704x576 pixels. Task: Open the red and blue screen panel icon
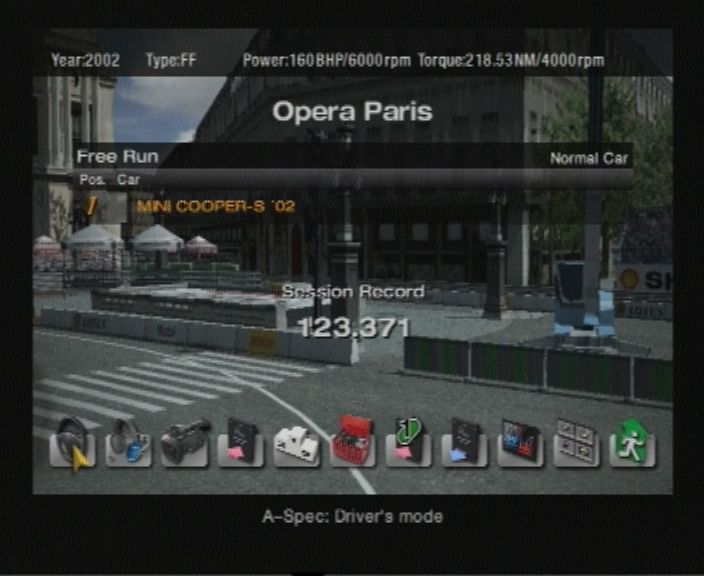520,442
